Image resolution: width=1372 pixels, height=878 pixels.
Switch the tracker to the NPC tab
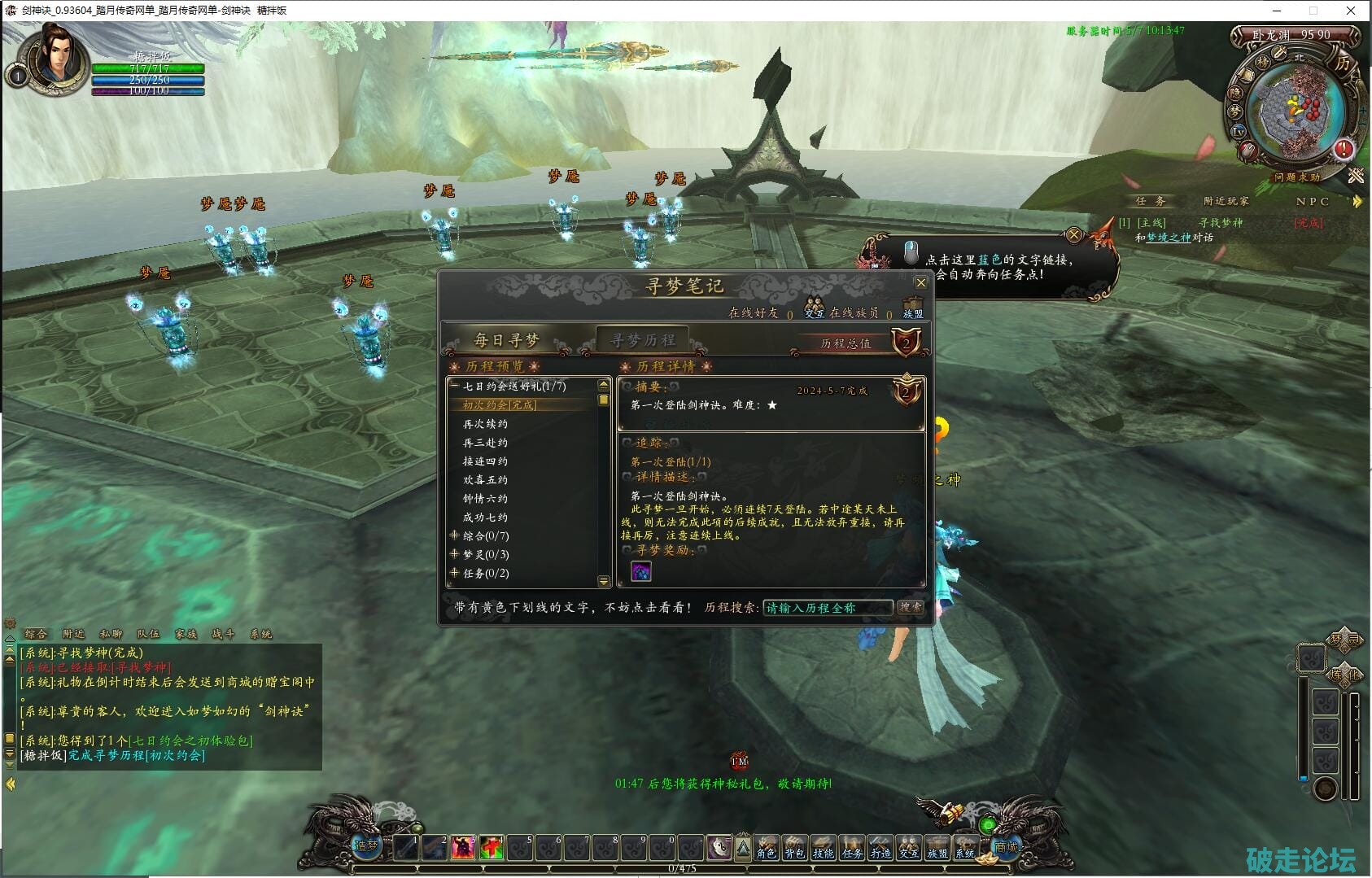pos(1312,201)
